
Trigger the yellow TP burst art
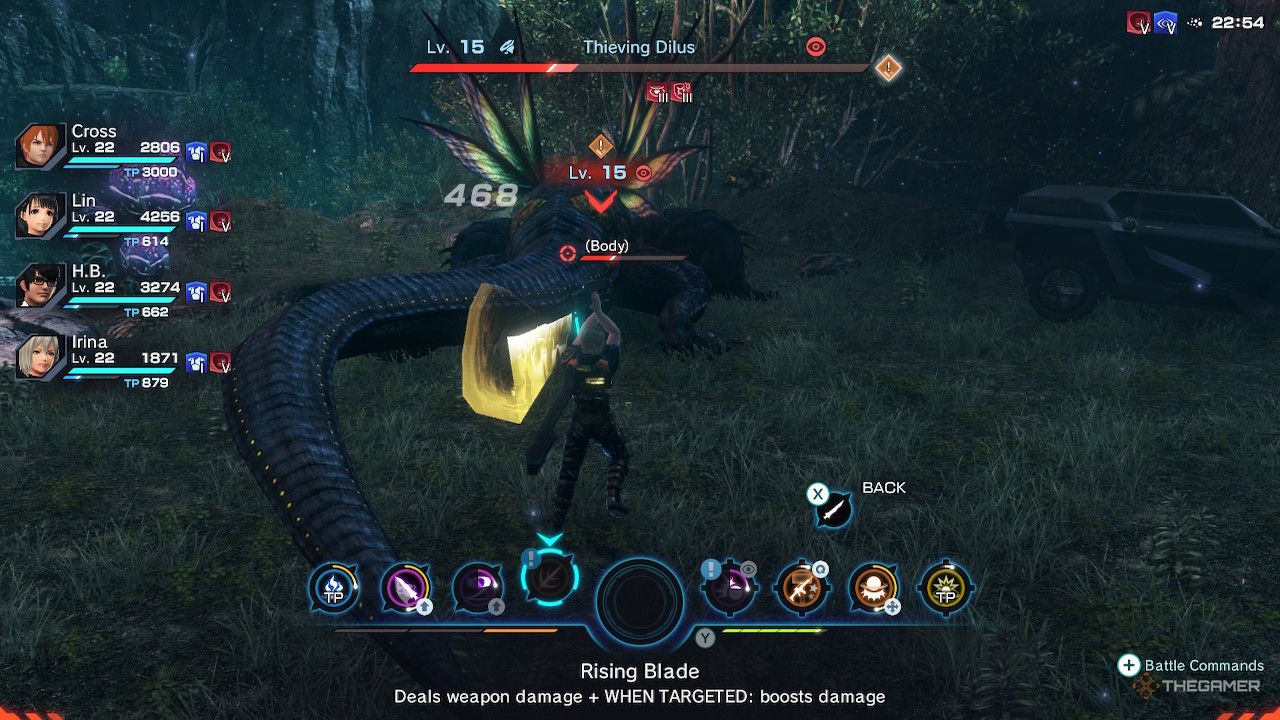[945, 589]
